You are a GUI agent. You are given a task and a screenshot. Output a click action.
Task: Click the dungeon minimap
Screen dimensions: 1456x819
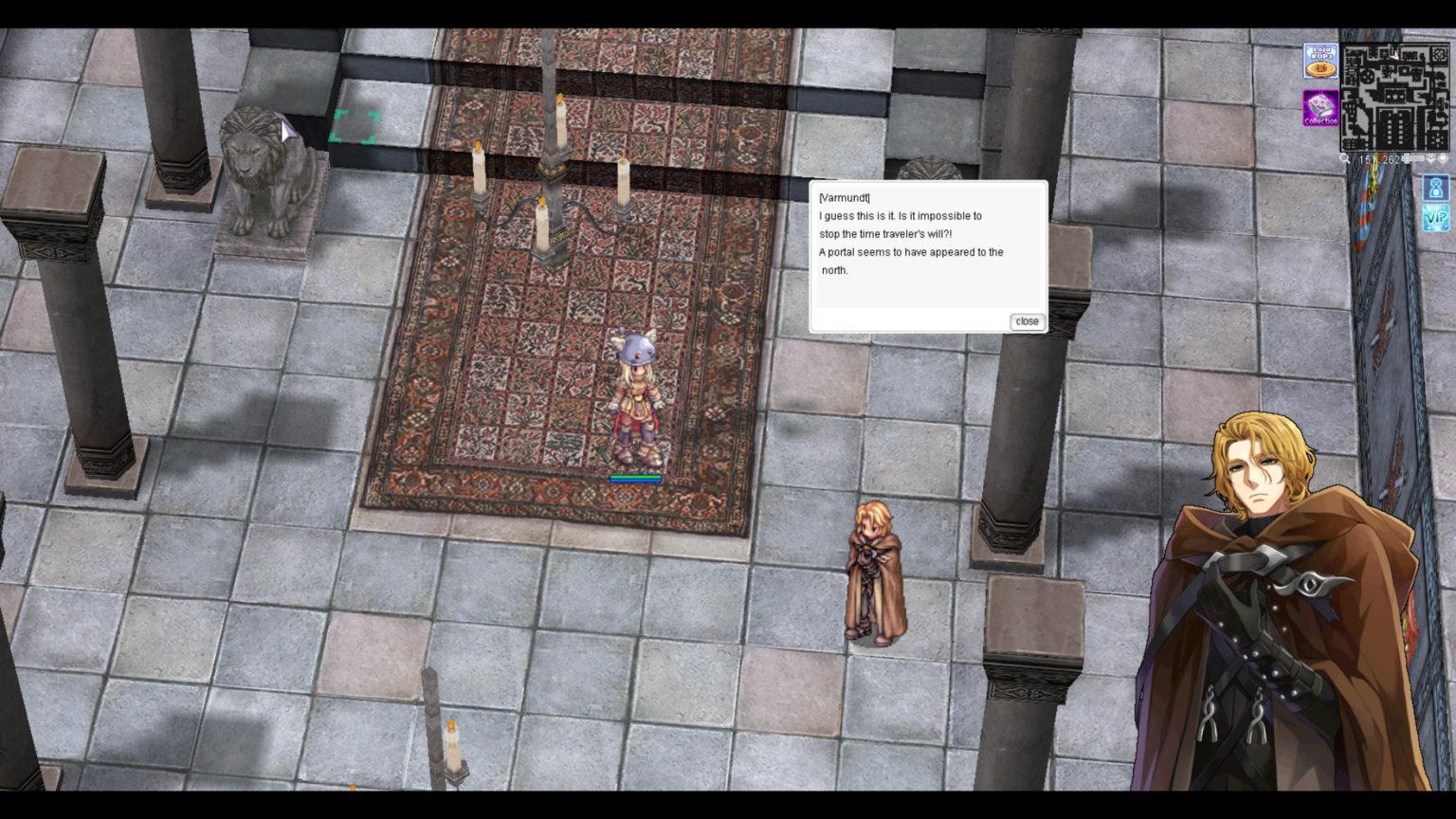[1394, 96]
